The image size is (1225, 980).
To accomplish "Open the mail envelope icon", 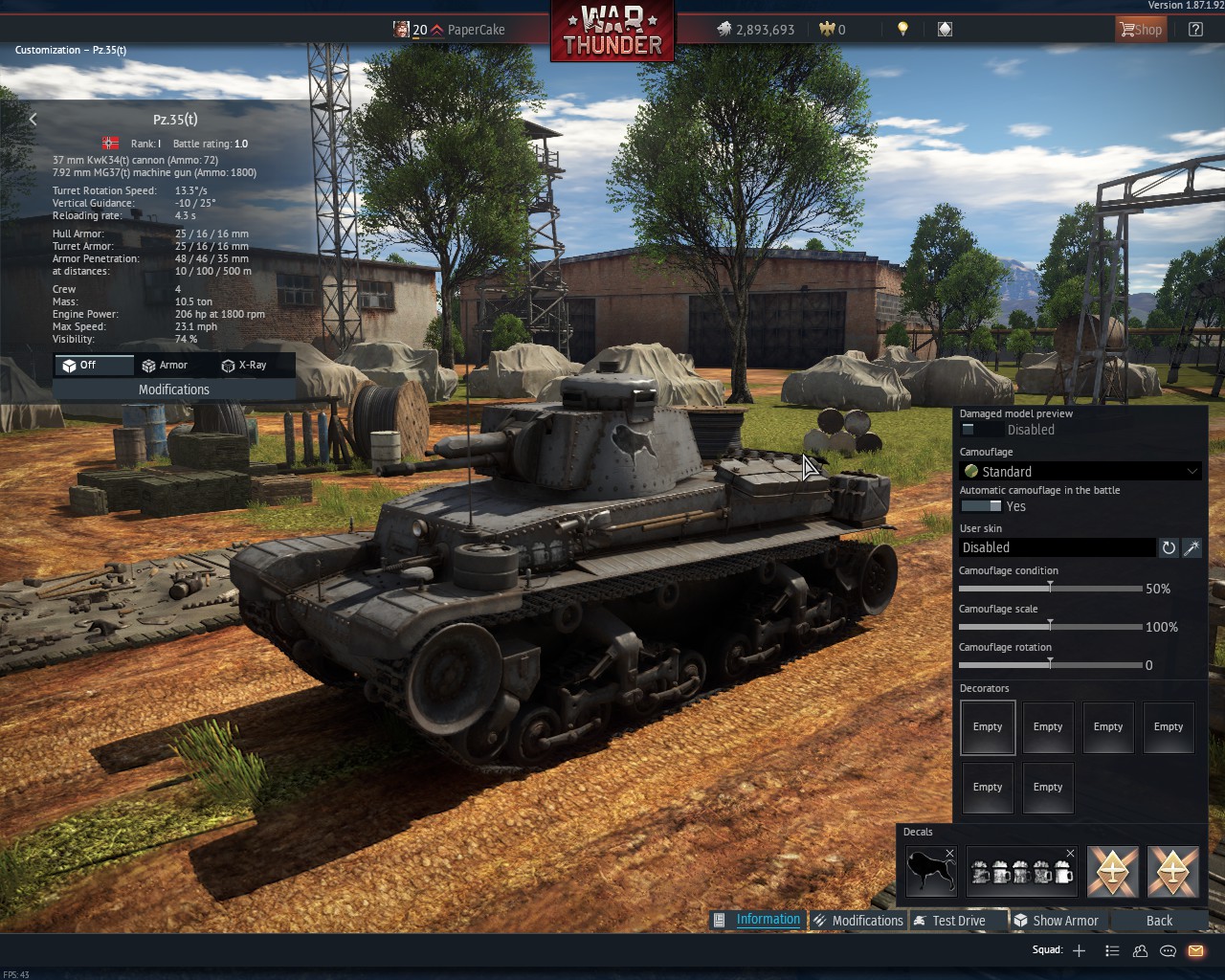I will point(1195,950).
